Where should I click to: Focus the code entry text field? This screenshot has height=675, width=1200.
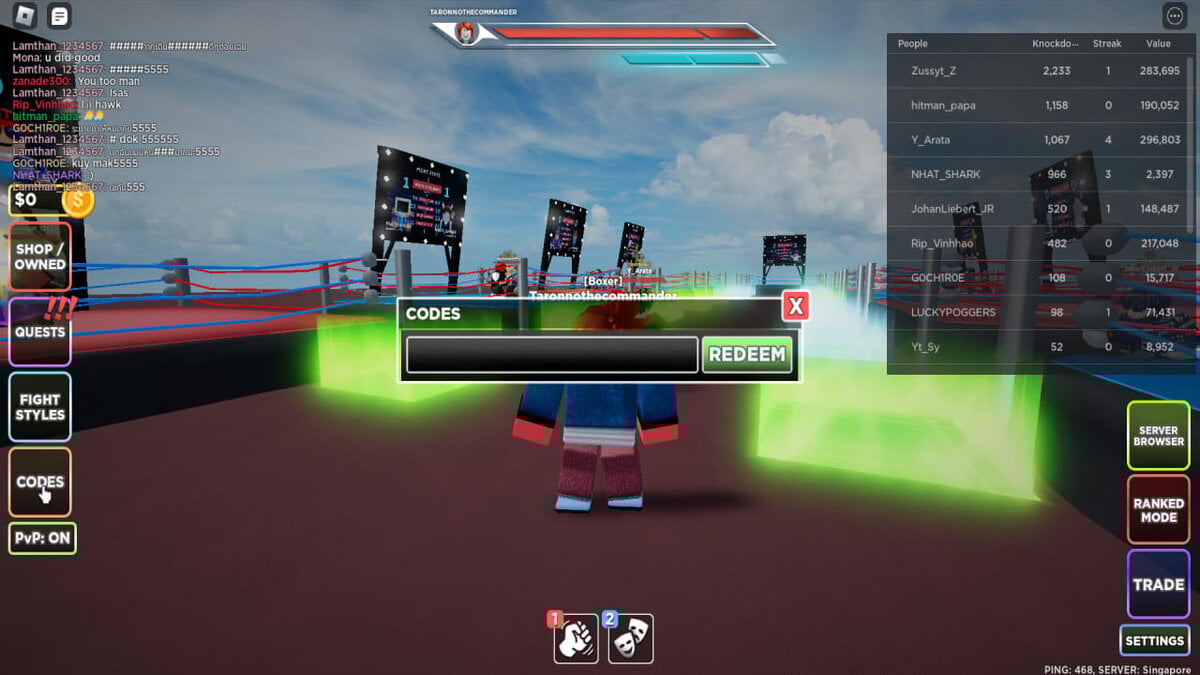(551, 355)
